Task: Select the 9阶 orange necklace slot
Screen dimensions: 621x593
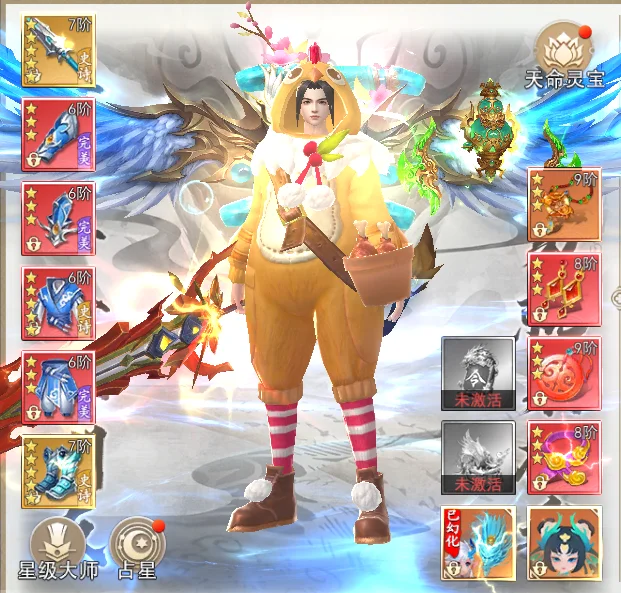Action: (564, 204)
